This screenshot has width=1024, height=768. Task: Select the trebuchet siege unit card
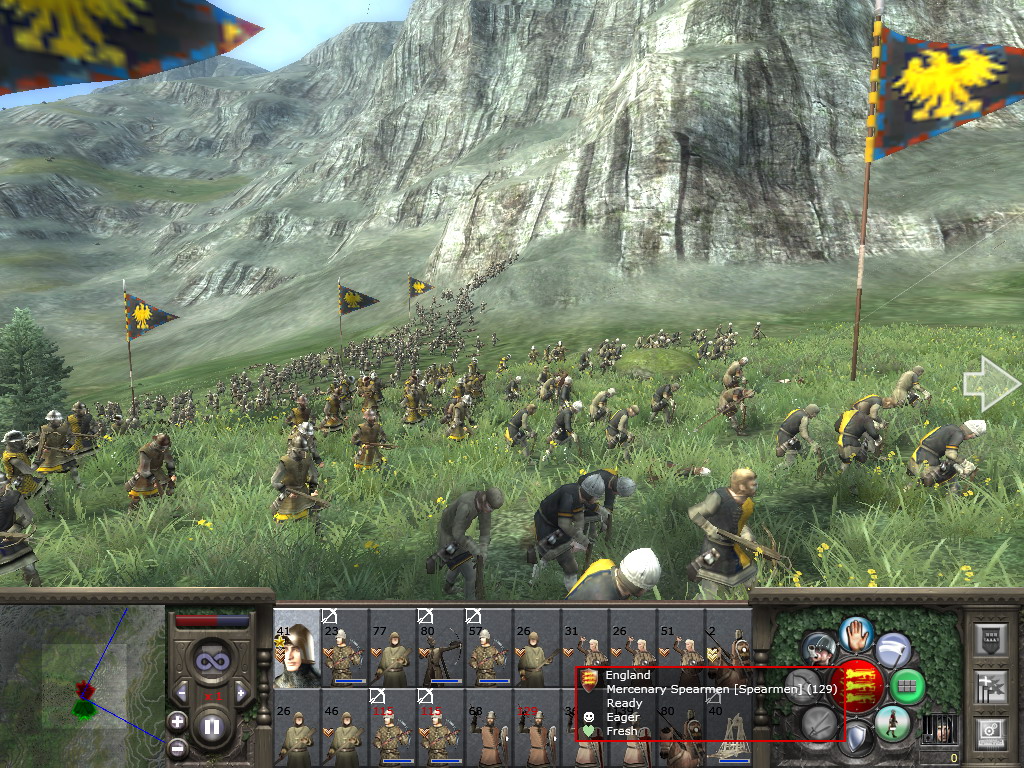pyautogui.click(x=728, y=728)
